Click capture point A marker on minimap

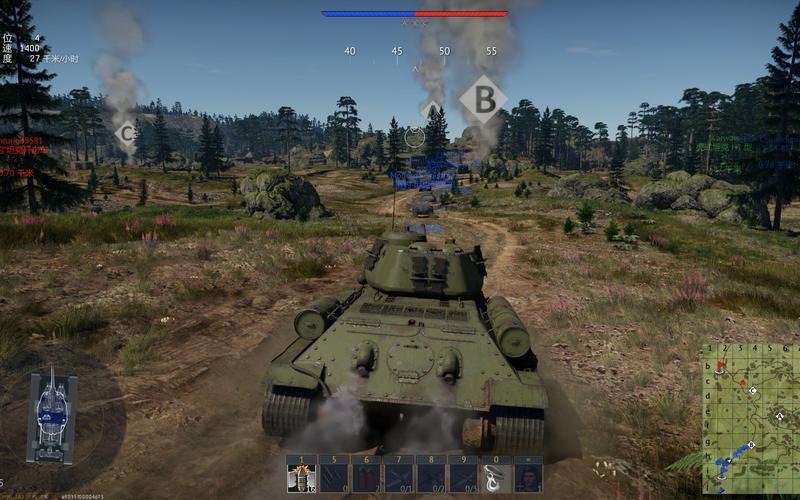coord(779,416)
